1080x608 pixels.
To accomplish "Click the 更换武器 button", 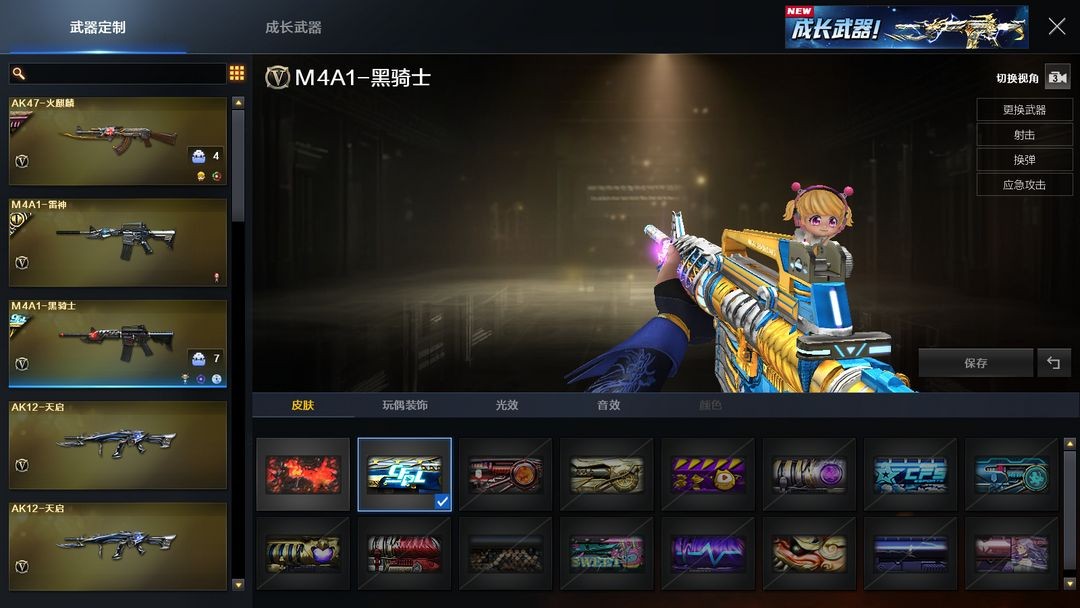I will 1024,110.
